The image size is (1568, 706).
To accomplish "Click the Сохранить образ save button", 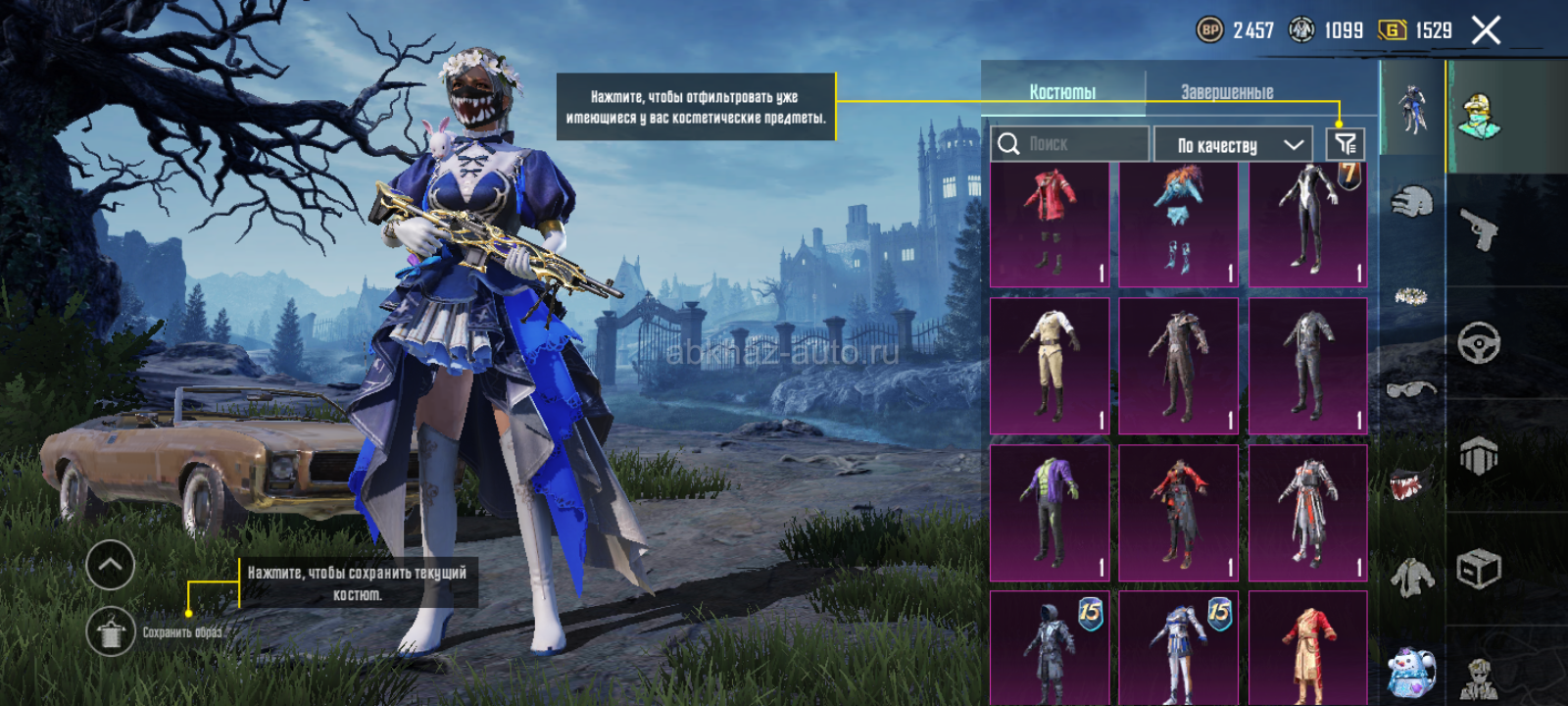I will [x=111, y=631].
